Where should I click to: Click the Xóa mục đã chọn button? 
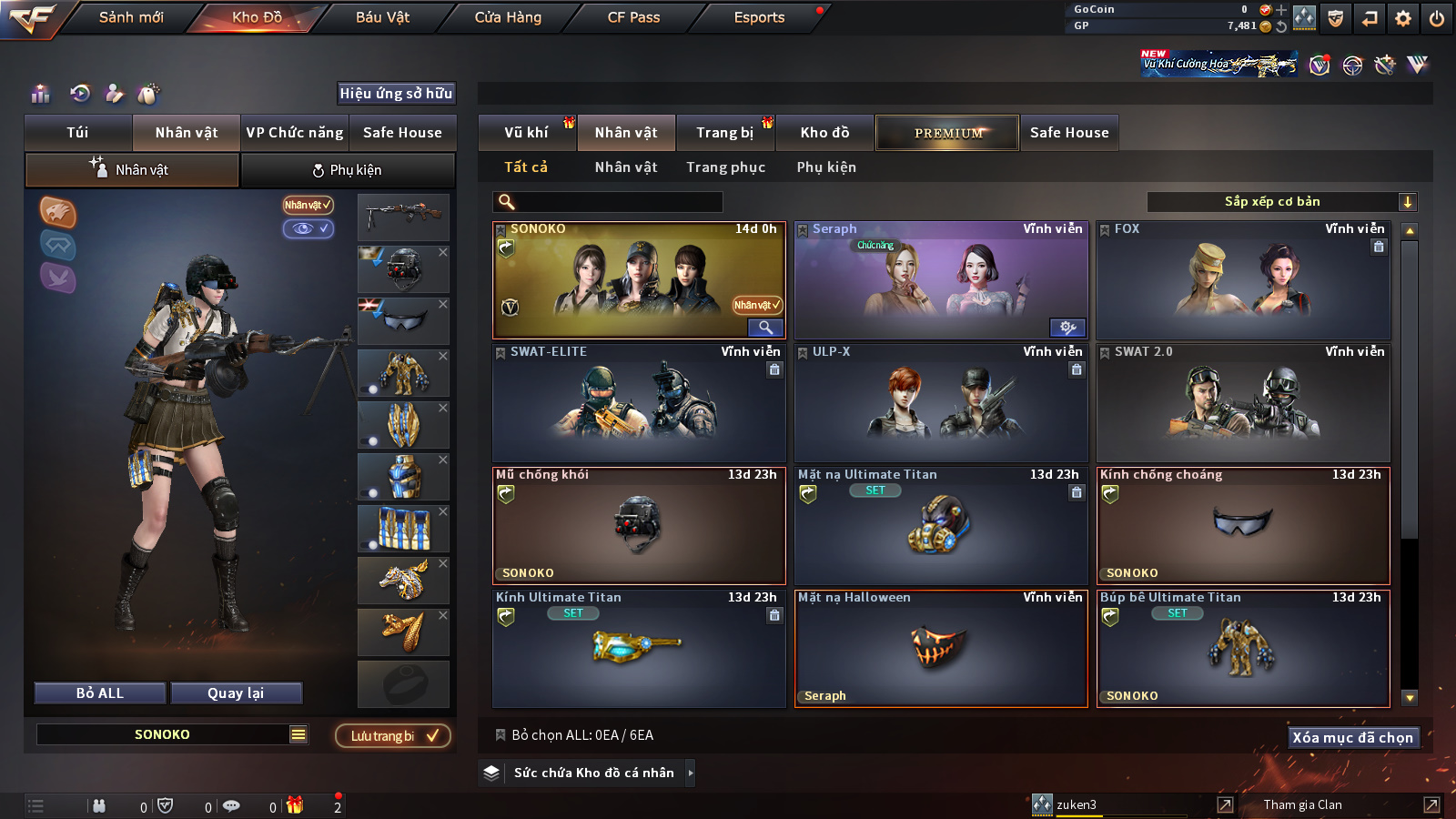click(x=1352, y=737)
